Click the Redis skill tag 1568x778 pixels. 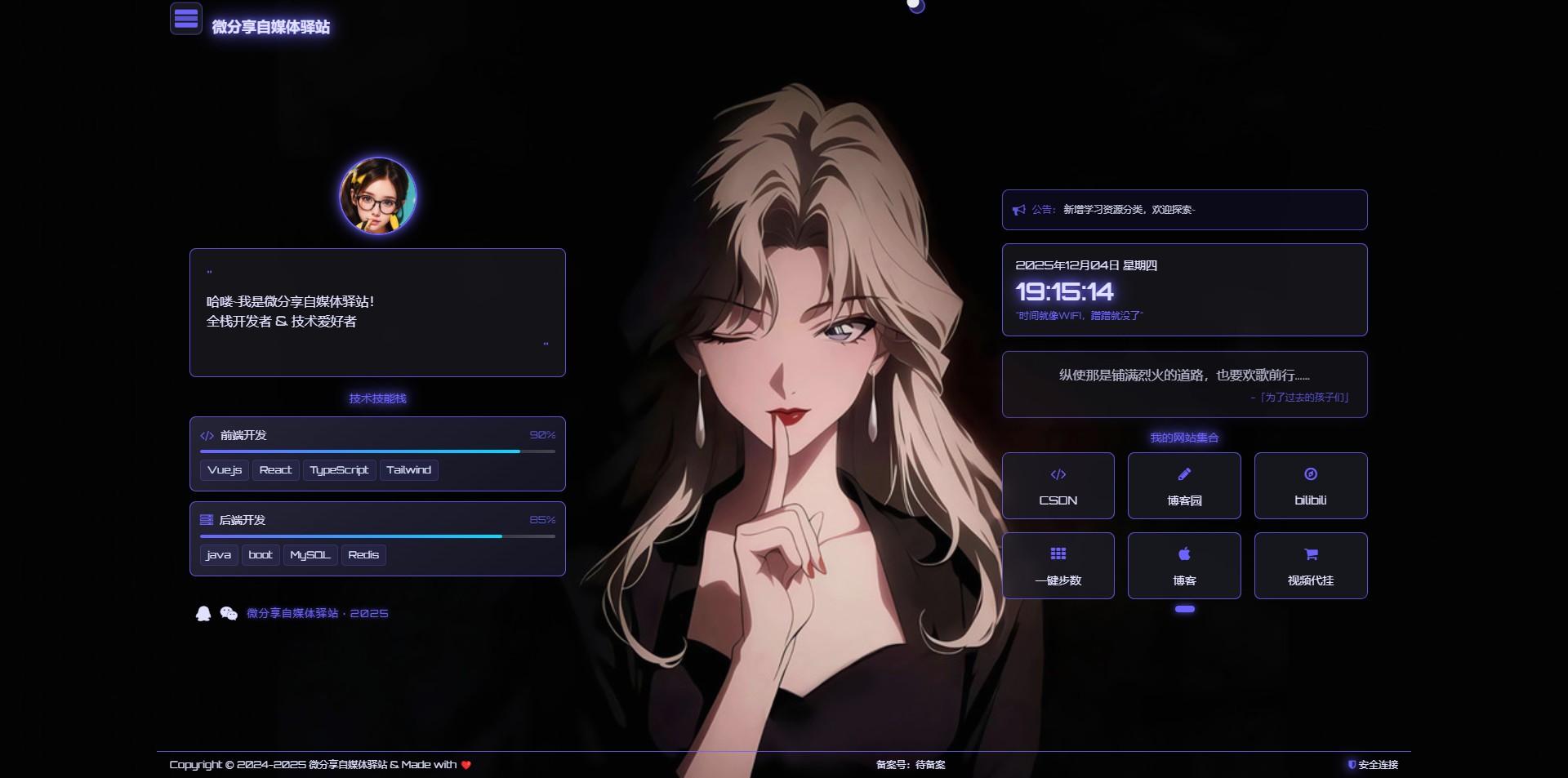coord(363,555)
